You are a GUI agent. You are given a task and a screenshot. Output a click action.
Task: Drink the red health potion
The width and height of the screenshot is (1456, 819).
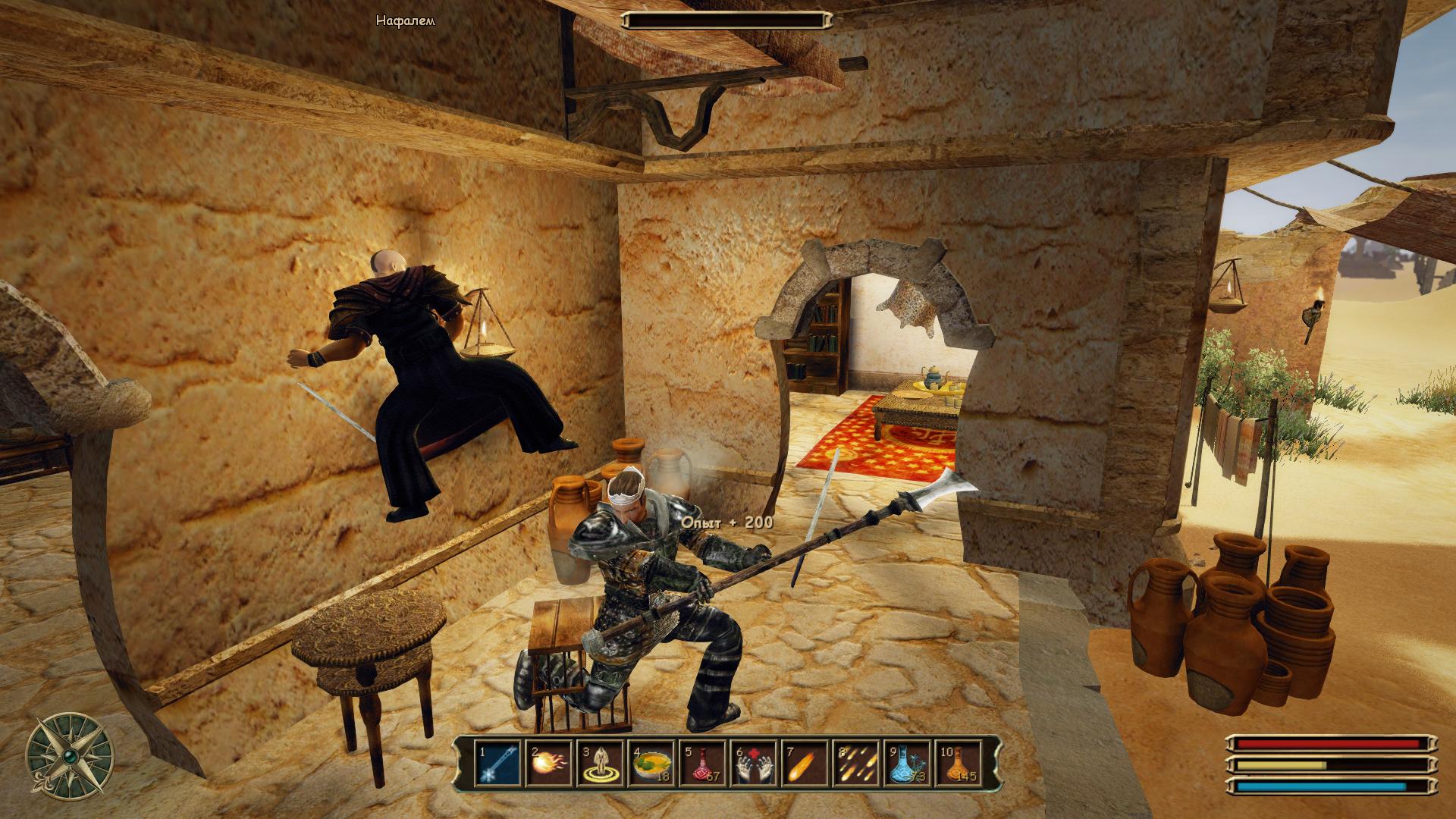tap(703, 764)
